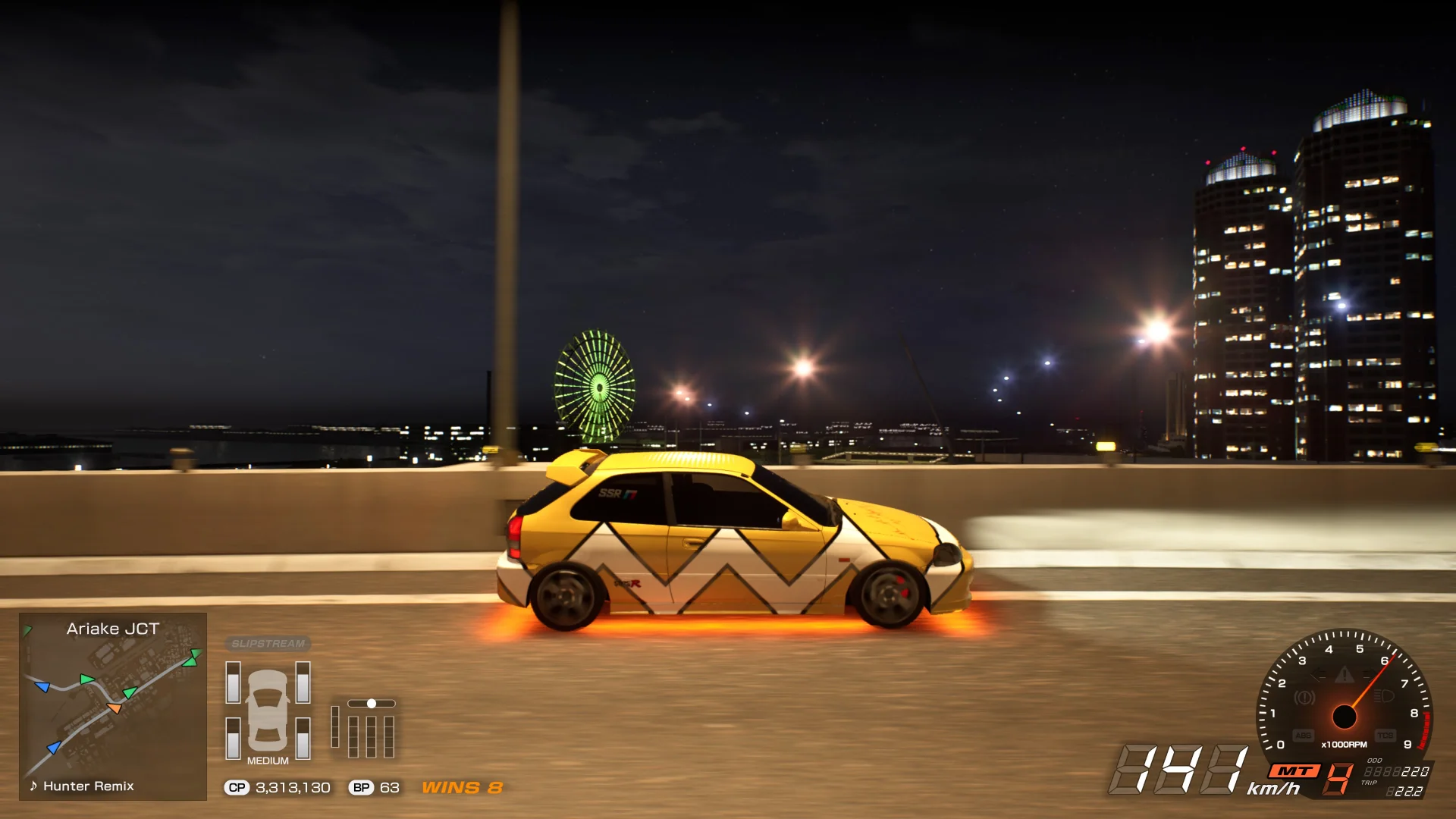Click the TCS indicator on tachometer
1456x819 pixels.
[1385, 736]
